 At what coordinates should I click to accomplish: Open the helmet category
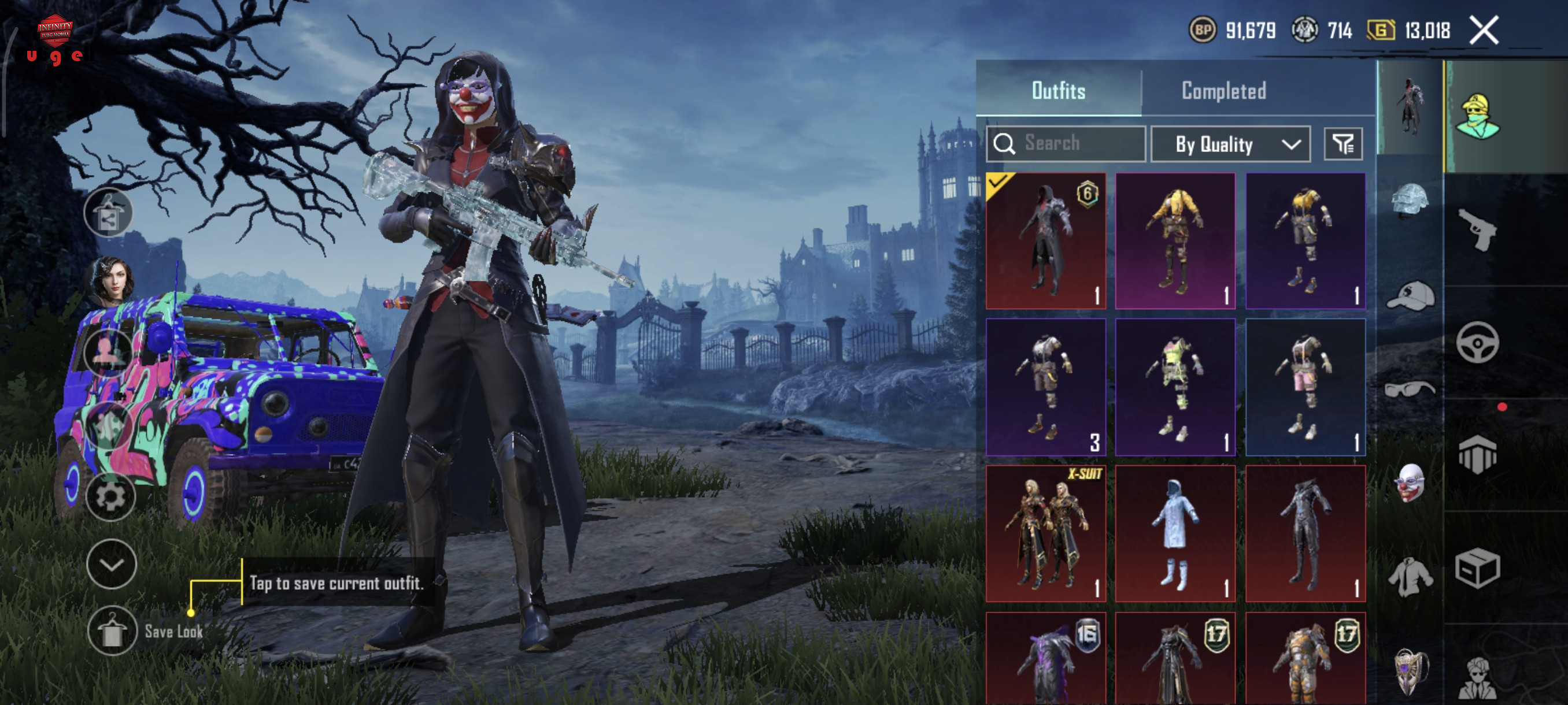coord(1409,199)
